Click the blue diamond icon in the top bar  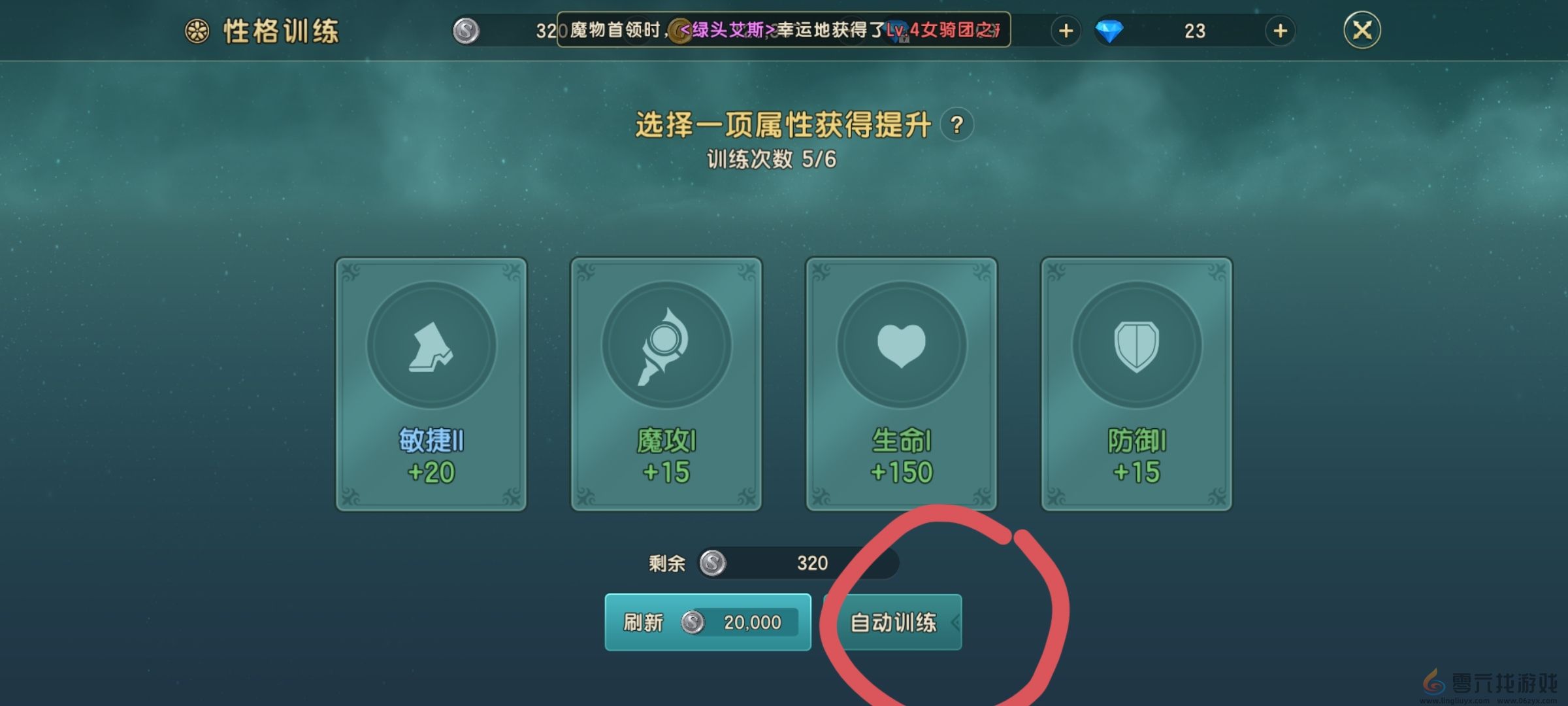pos(1109,31)
